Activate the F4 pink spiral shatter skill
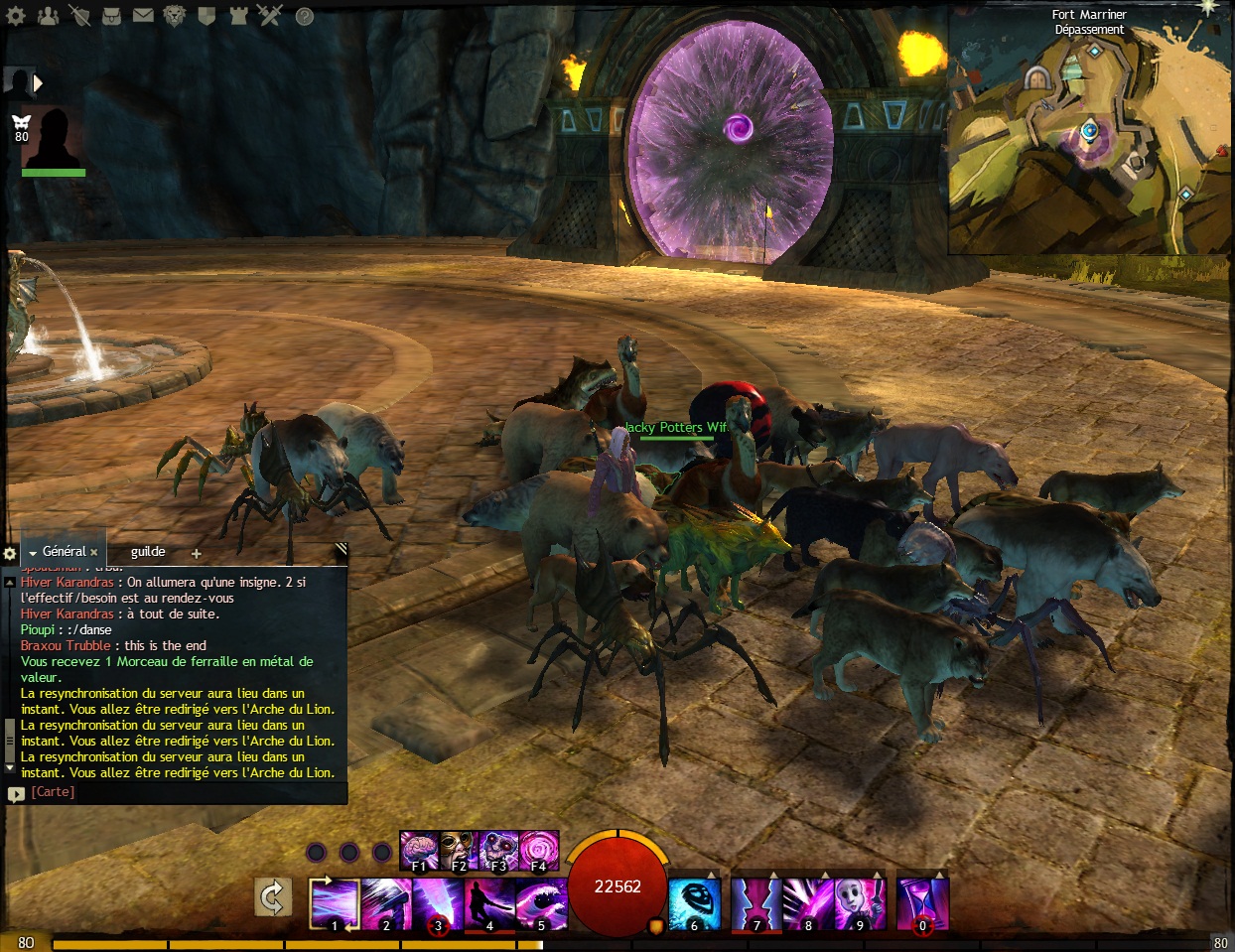 pyautogui.click(x=539, y=852)
